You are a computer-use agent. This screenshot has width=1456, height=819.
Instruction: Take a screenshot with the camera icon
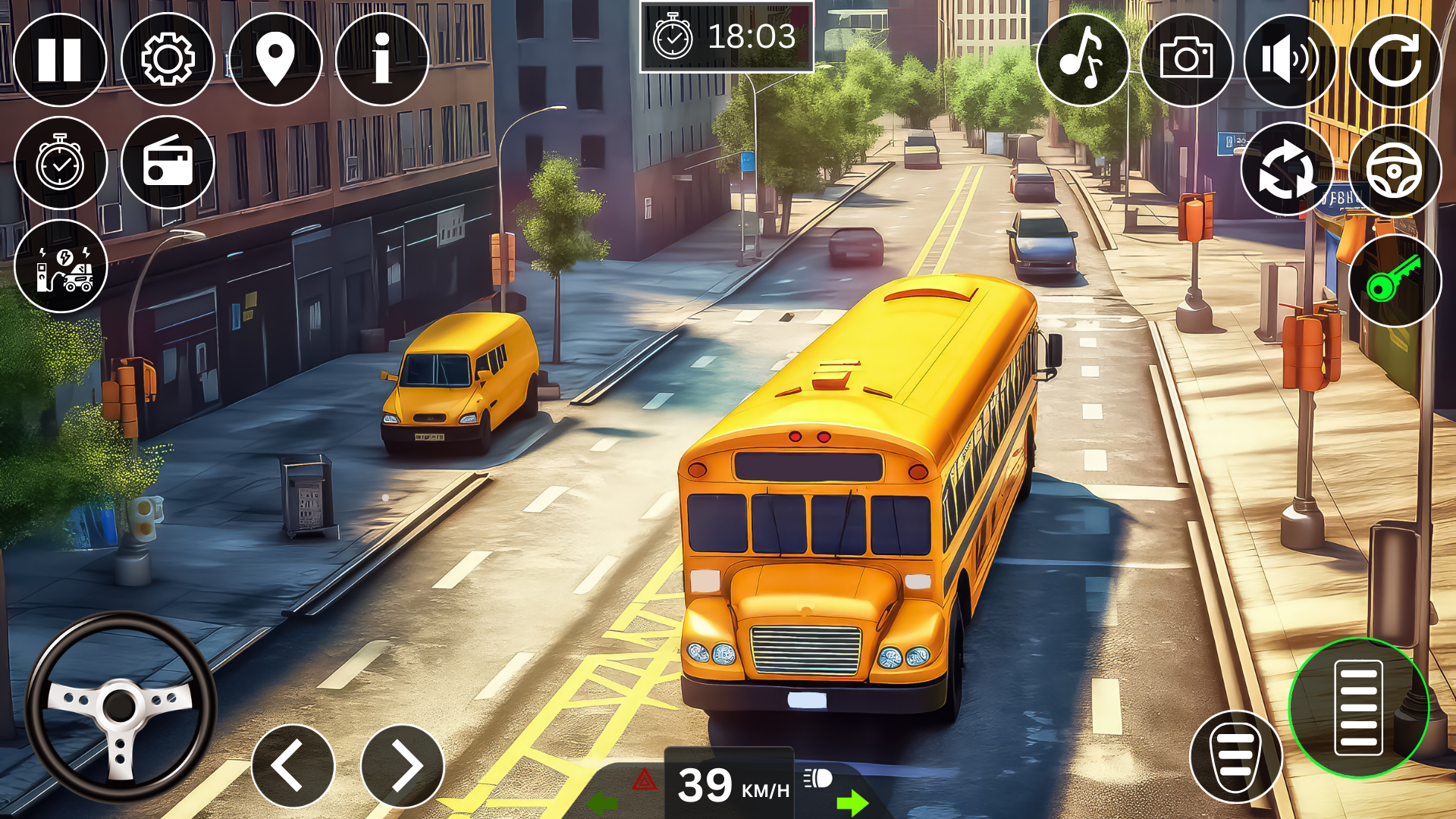coord(1186,59)
